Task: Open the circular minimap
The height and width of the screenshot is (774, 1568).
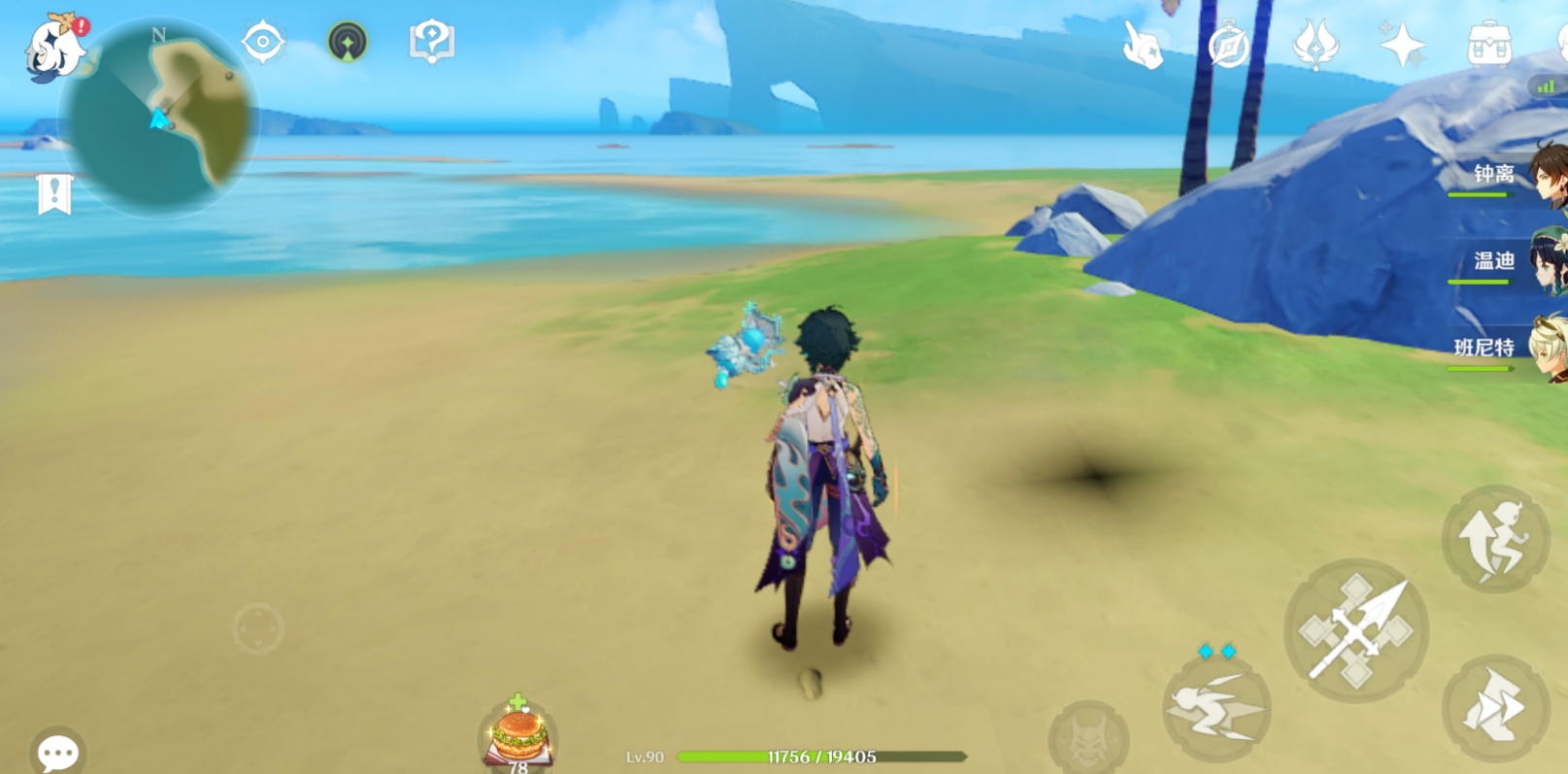Action: click(x=160, y=117)
